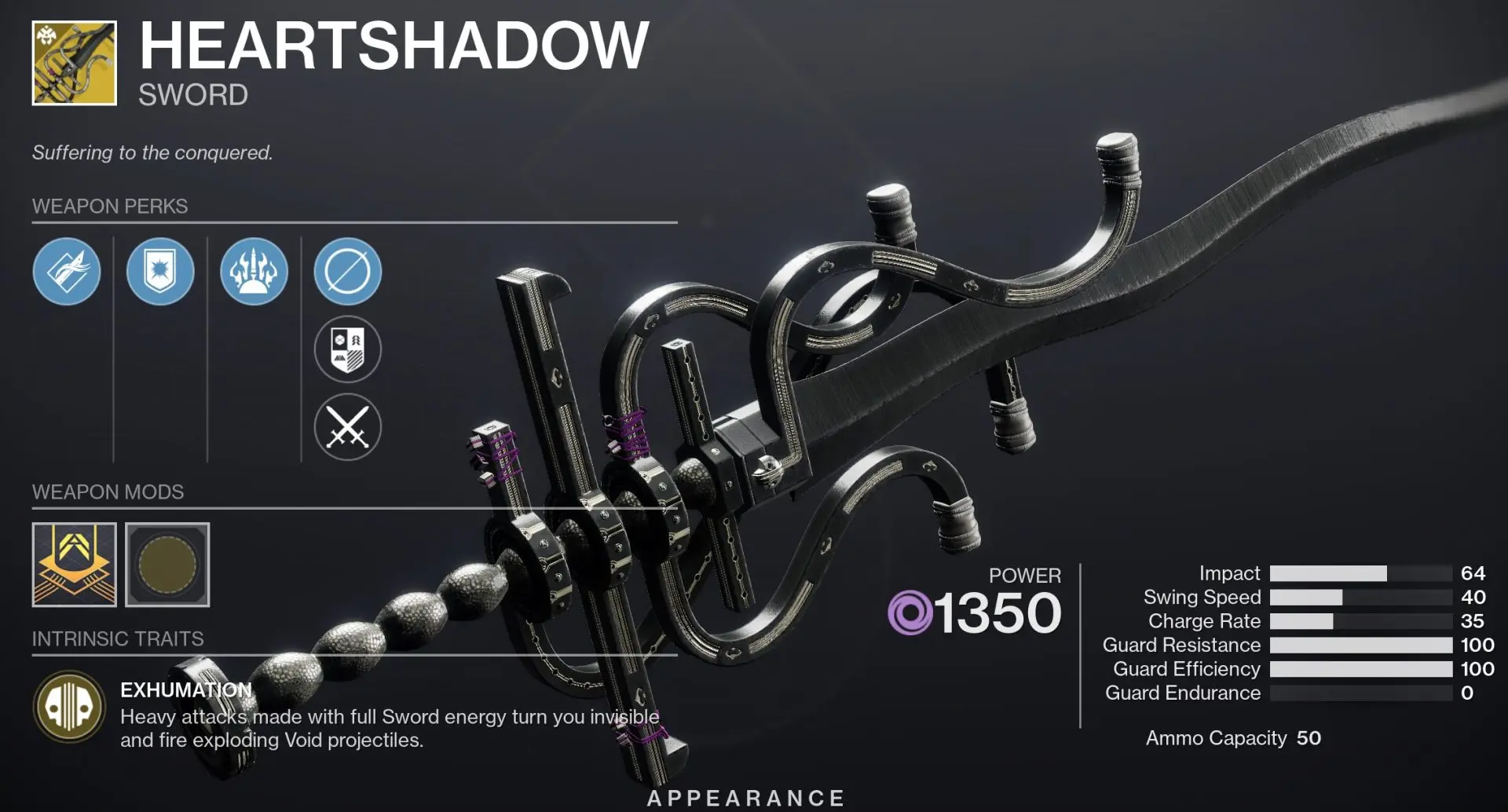Open the Appearance tab at the bottom
Screen dimensions: 1508x812
[745, 796]
